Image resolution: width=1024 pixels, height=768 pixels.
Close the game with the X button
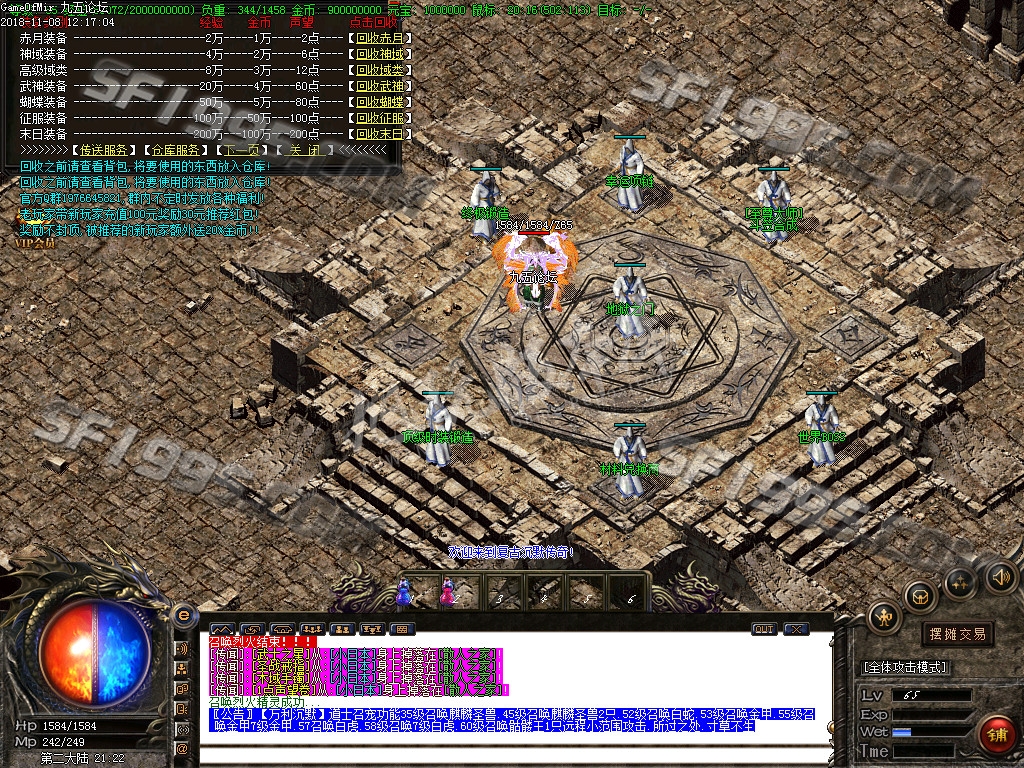(796, 629)
